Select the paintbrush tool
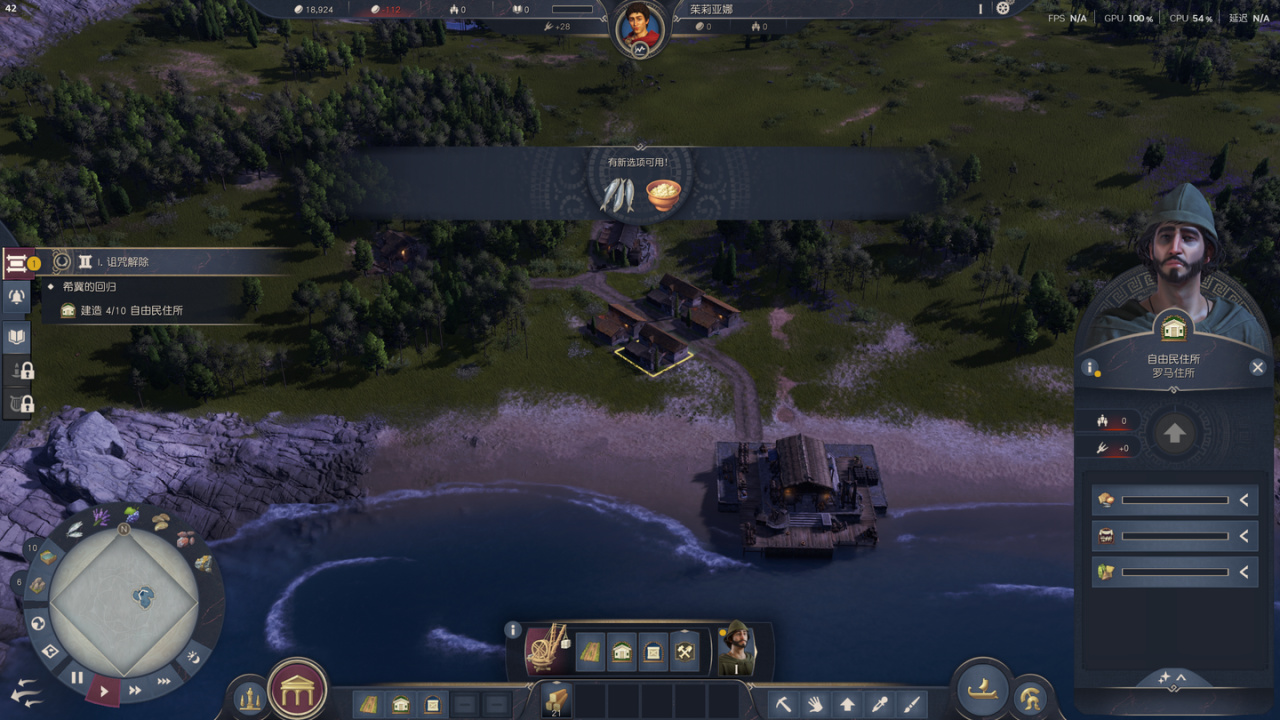1280x720 pixels. pyautogui.click(x=911, y=704)
